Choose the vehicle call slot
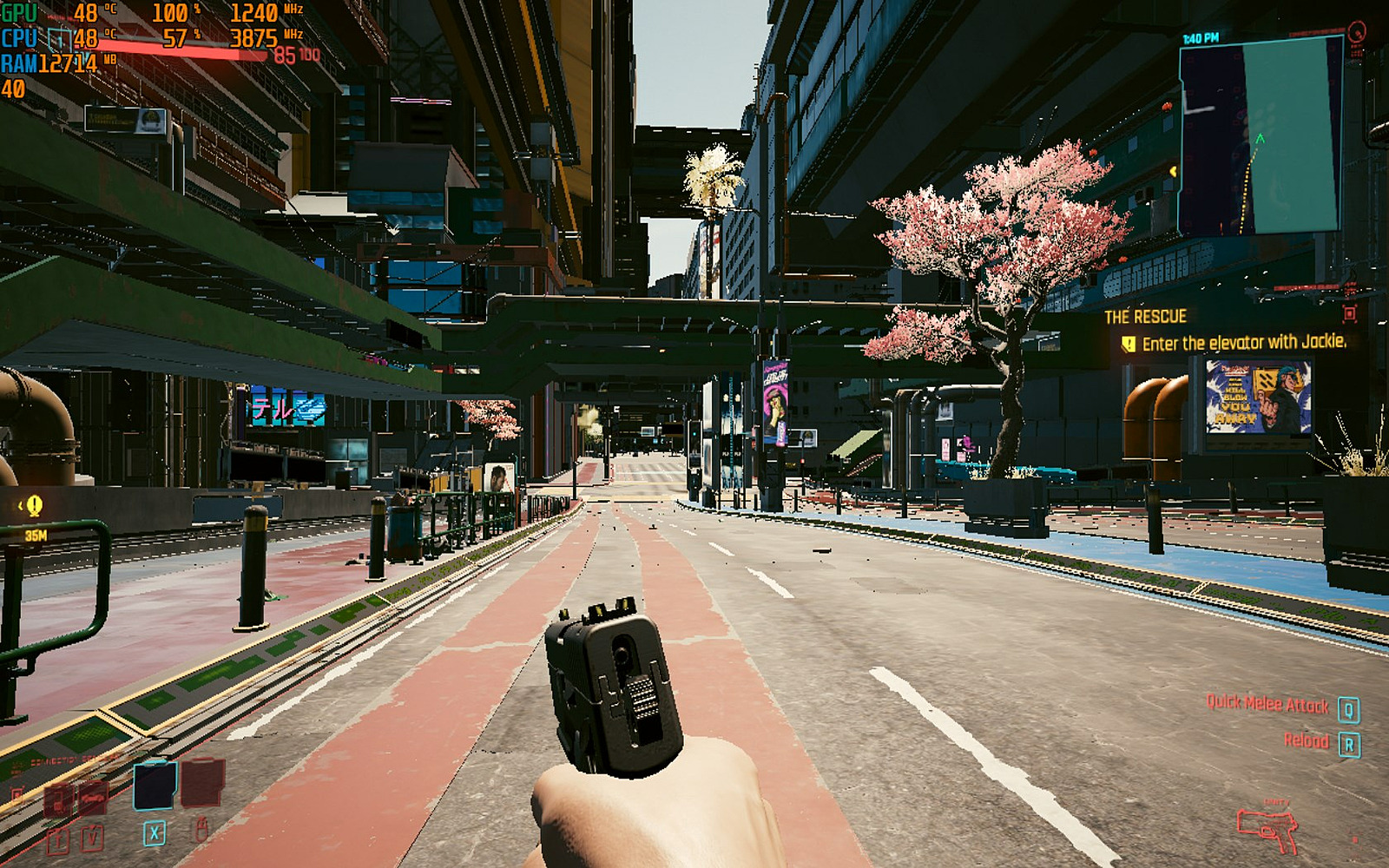Image resolution: width=1389 pixels, height=868 pixels. click(x=93, y=799)
